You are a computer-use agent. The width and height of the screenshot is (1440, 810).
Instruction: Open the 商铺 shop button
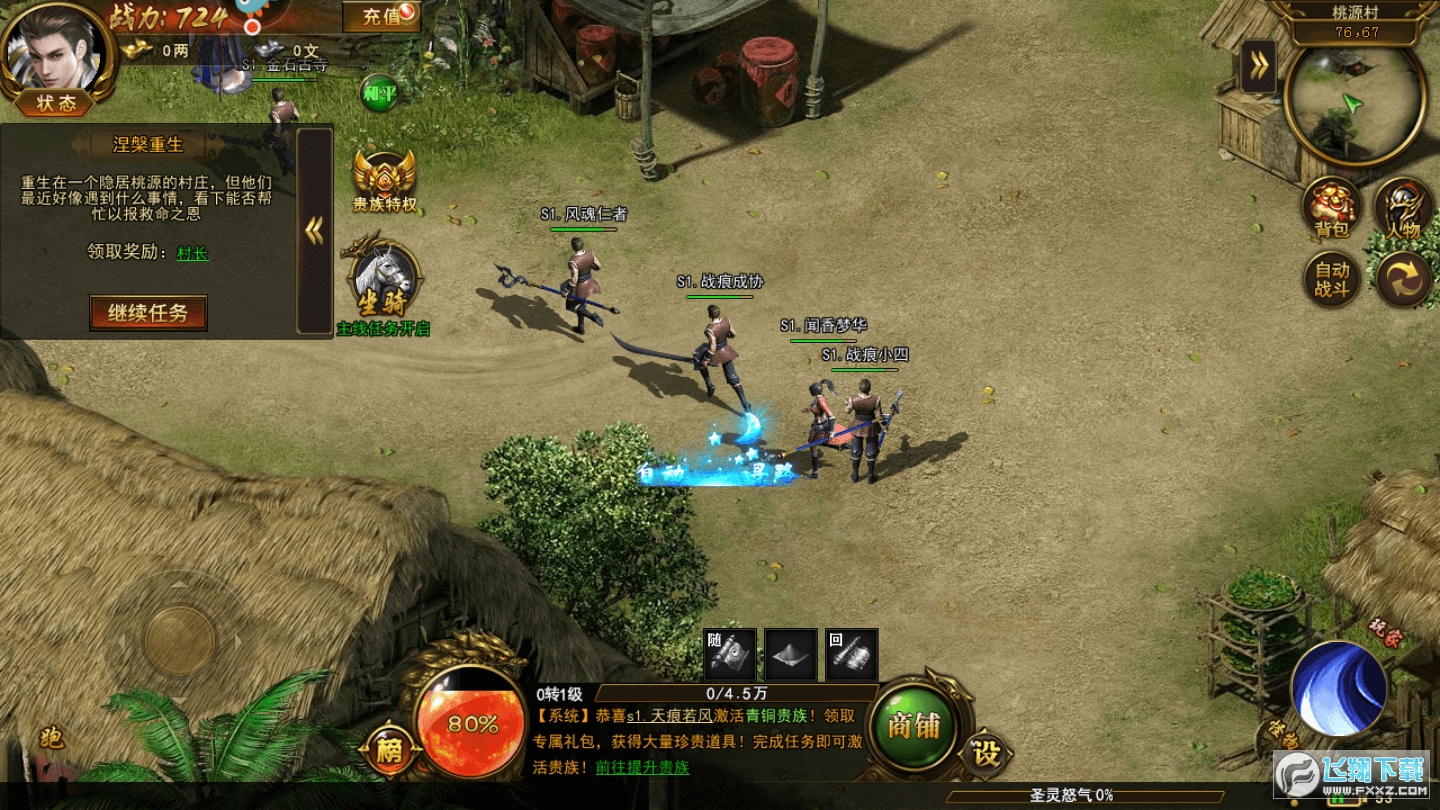[915, 725]
